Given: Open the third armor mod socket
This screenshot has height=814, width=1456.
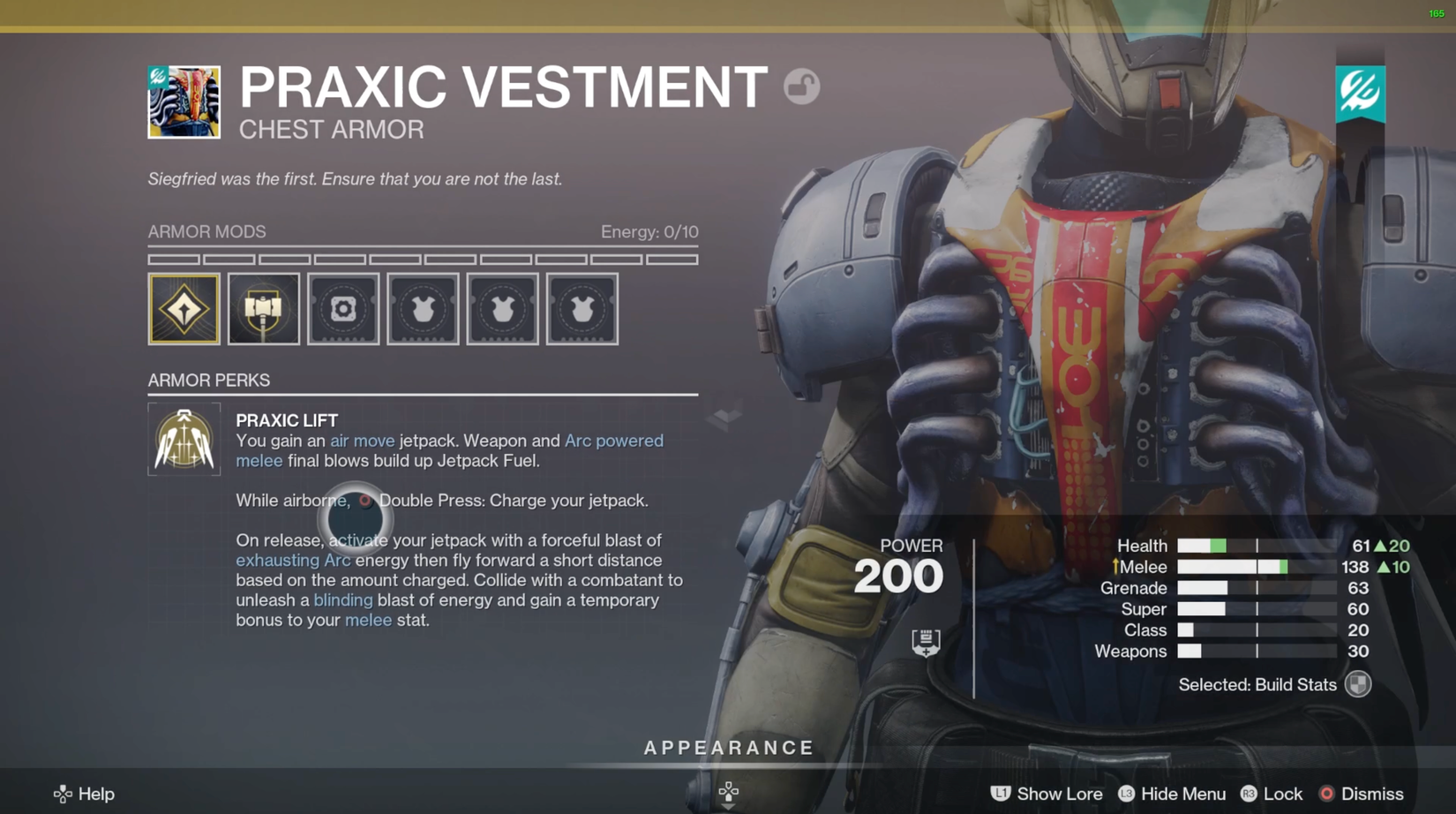Looking at the screenshot, I should pyautogui.click(x=343, y=309).
